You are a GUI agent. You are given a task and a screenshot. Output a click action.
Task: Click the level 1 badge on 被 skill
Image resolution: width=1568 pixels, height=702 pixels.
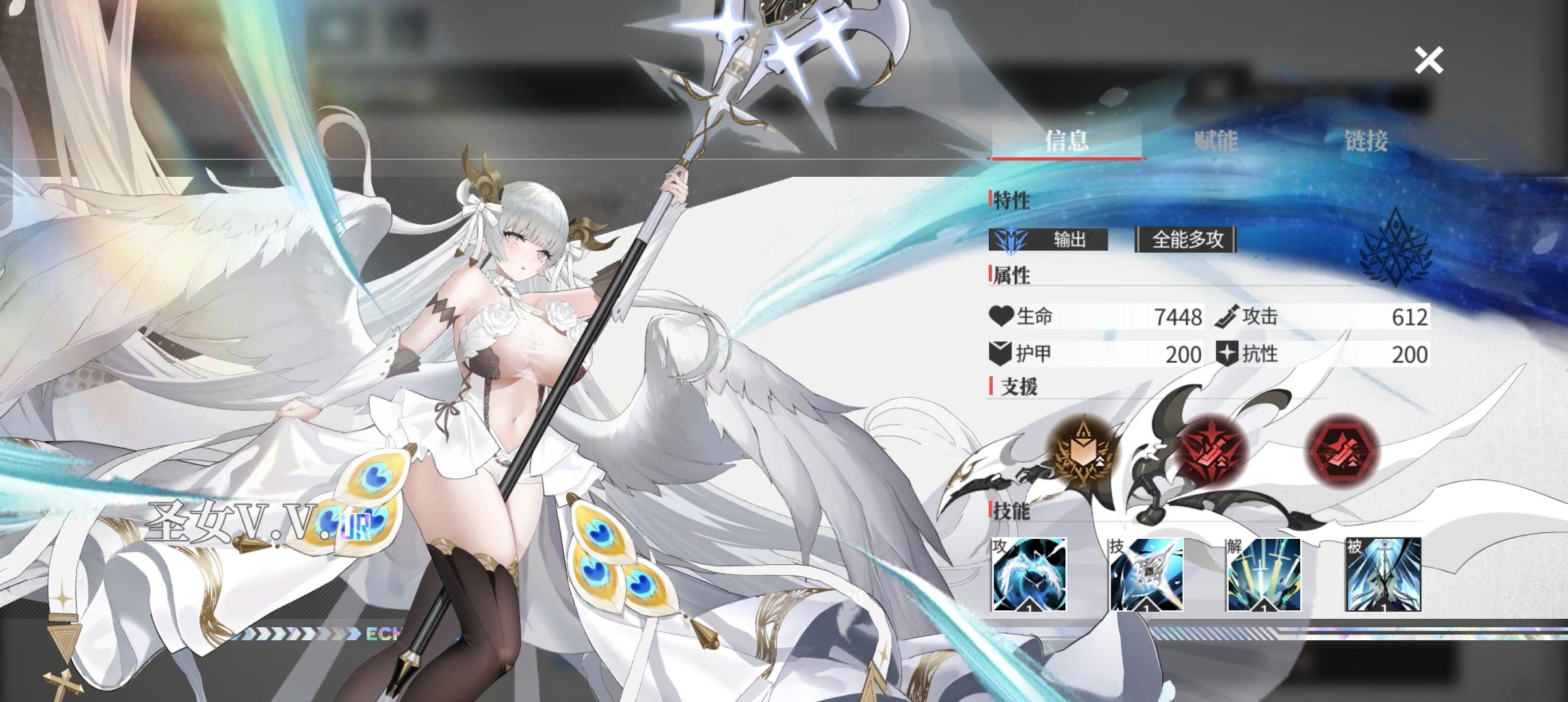pyautogui.click(x=1383, y=606)
